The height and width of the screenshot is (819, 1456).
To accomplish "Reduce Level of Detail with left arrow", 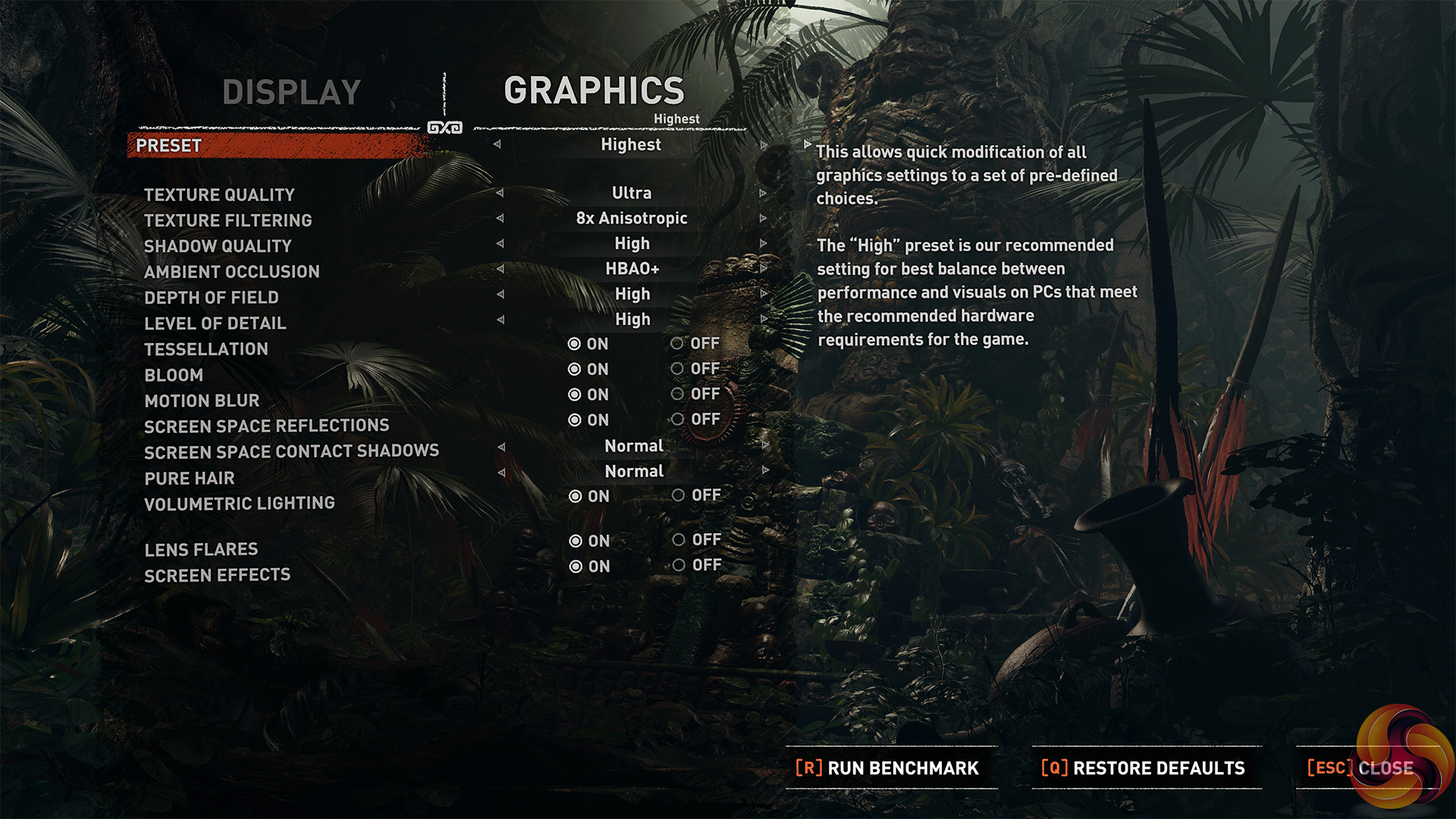I will coord(500,319).
